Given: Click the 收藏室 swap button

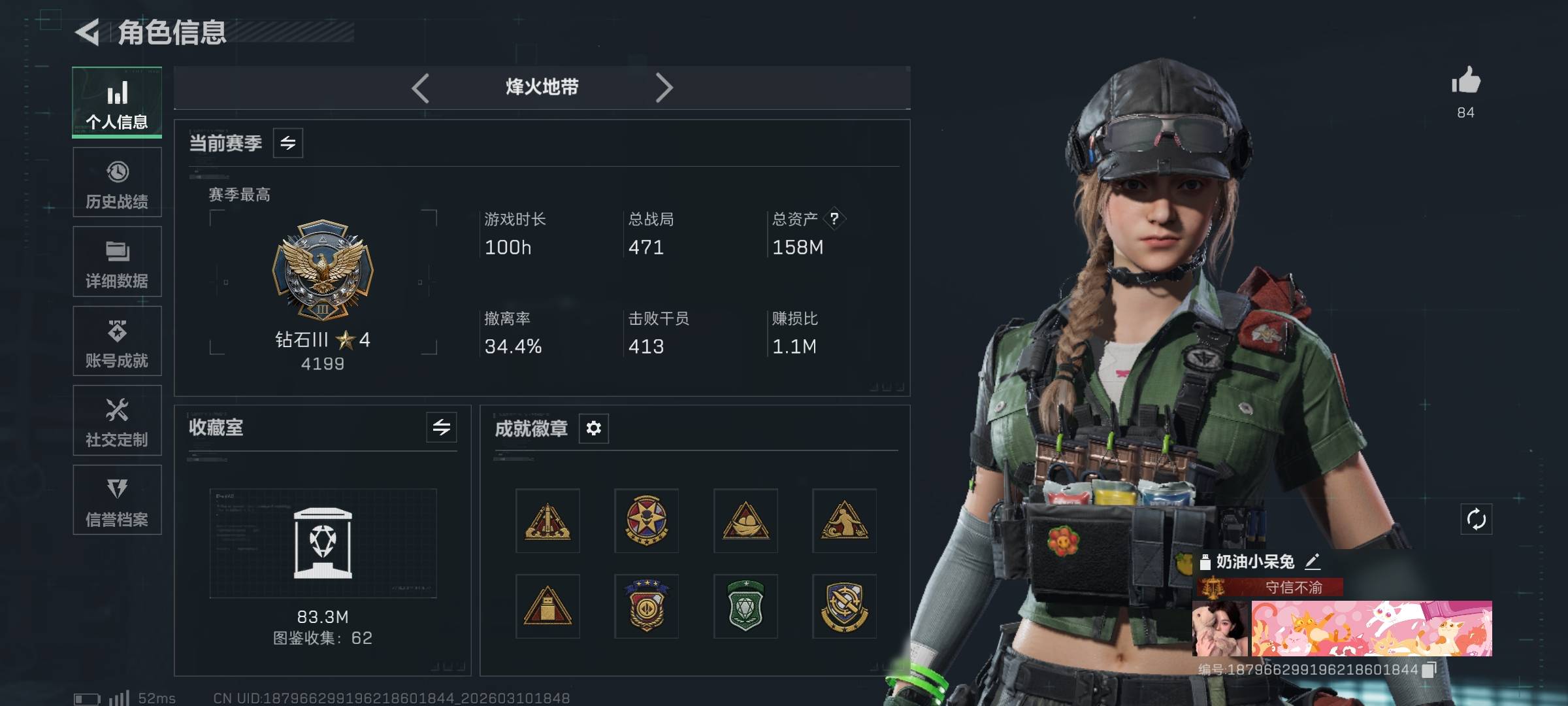Looking at the screenshot, I should pos(442,428).
